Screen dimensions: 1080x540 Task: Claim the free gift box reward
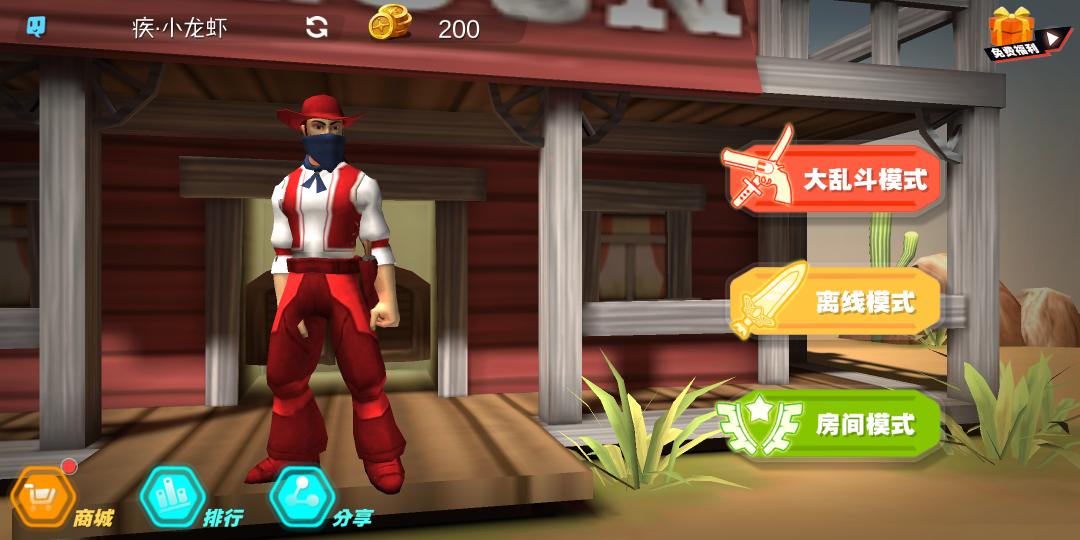click(x=1014, y=33)
